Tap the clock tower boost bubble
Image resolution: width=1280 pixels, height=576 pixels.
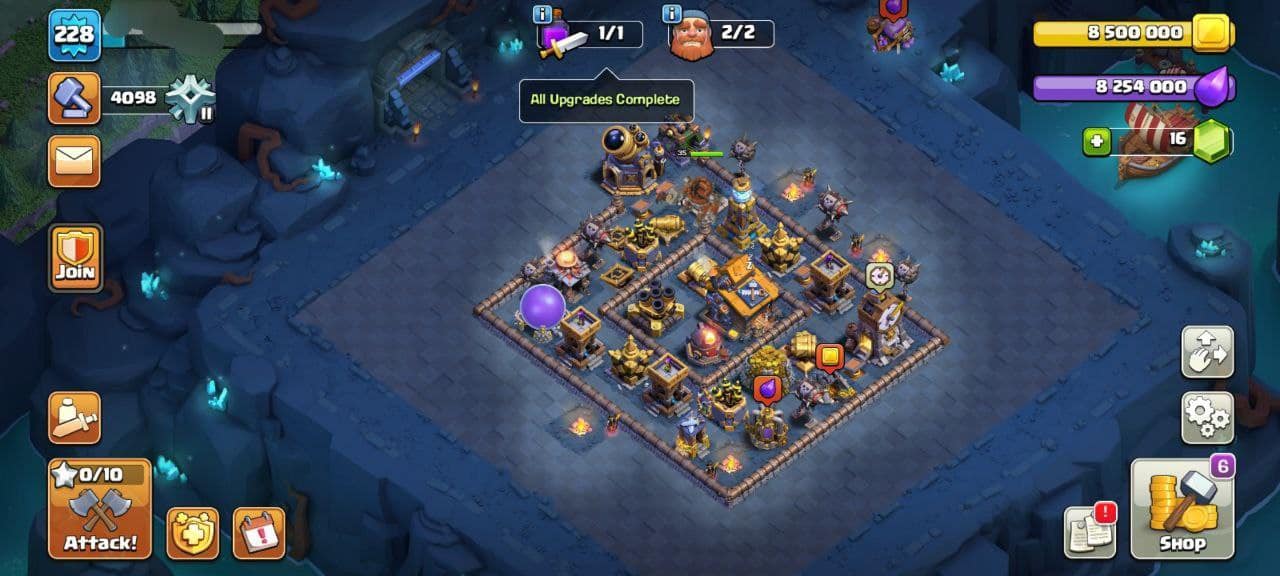879,276
